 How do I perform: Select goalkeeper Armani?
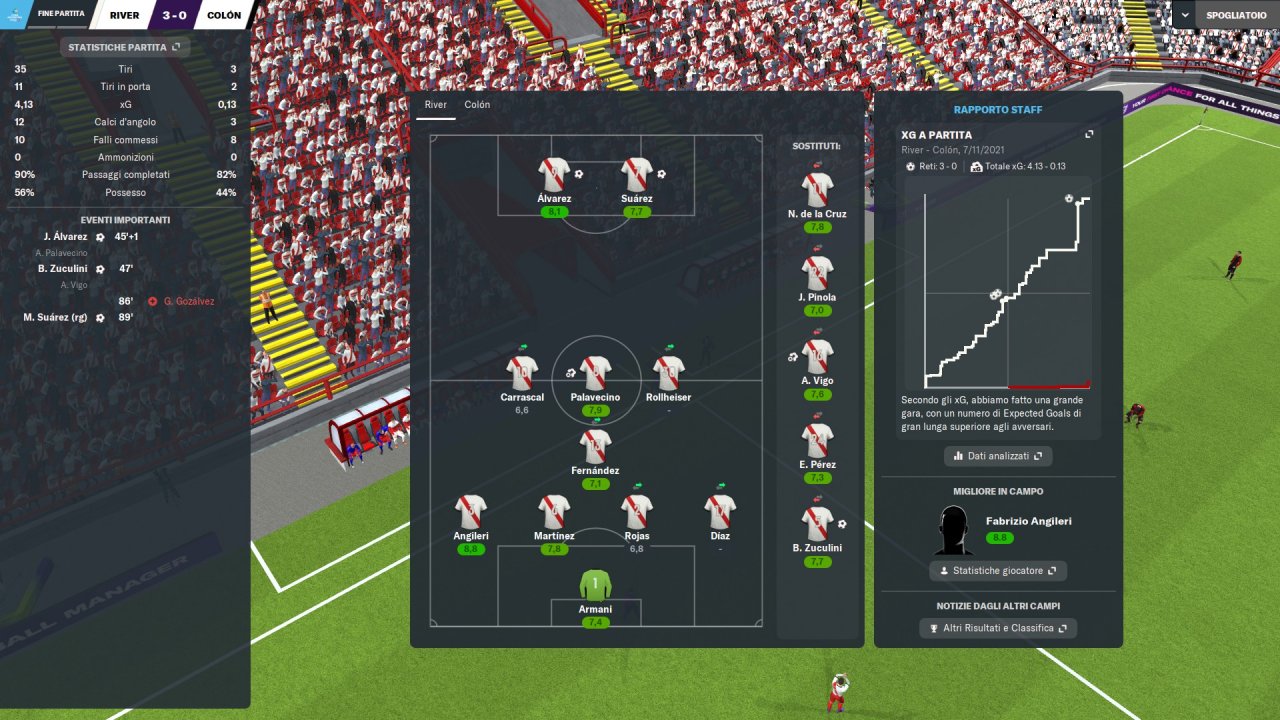coord(595,583)
